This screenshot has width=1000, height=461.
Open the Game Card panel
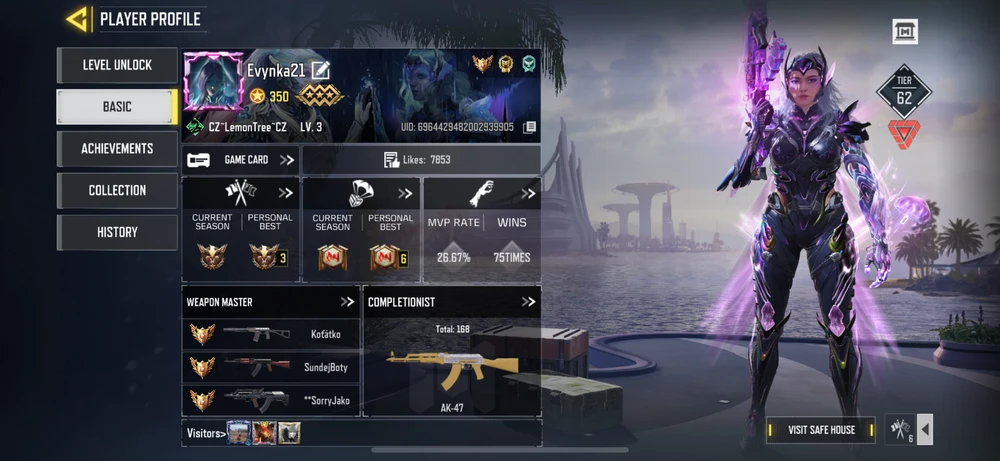pos(241,160)
